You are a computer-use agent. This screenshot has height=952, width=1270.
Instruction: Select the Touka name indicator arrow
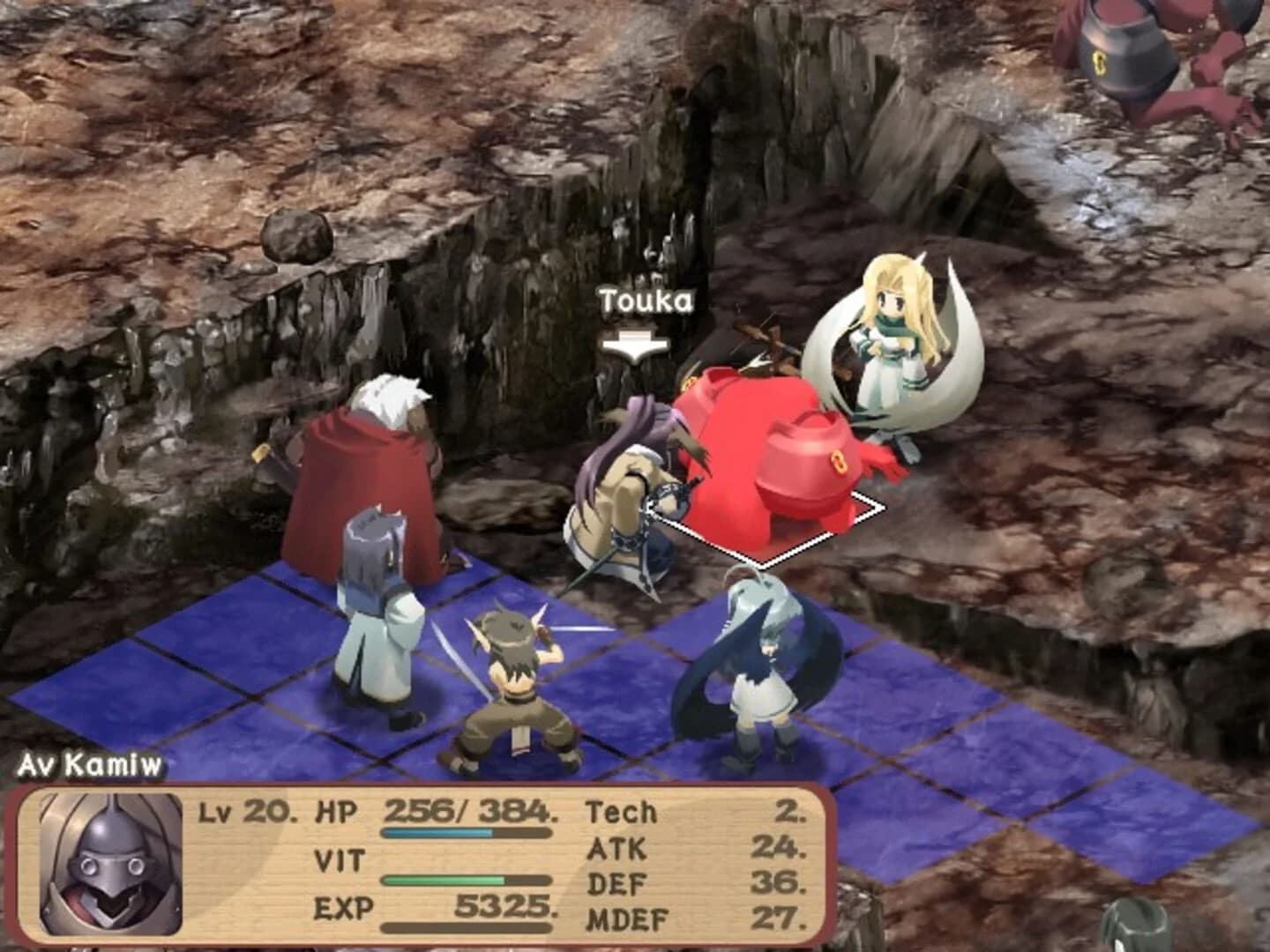point(637,344)
